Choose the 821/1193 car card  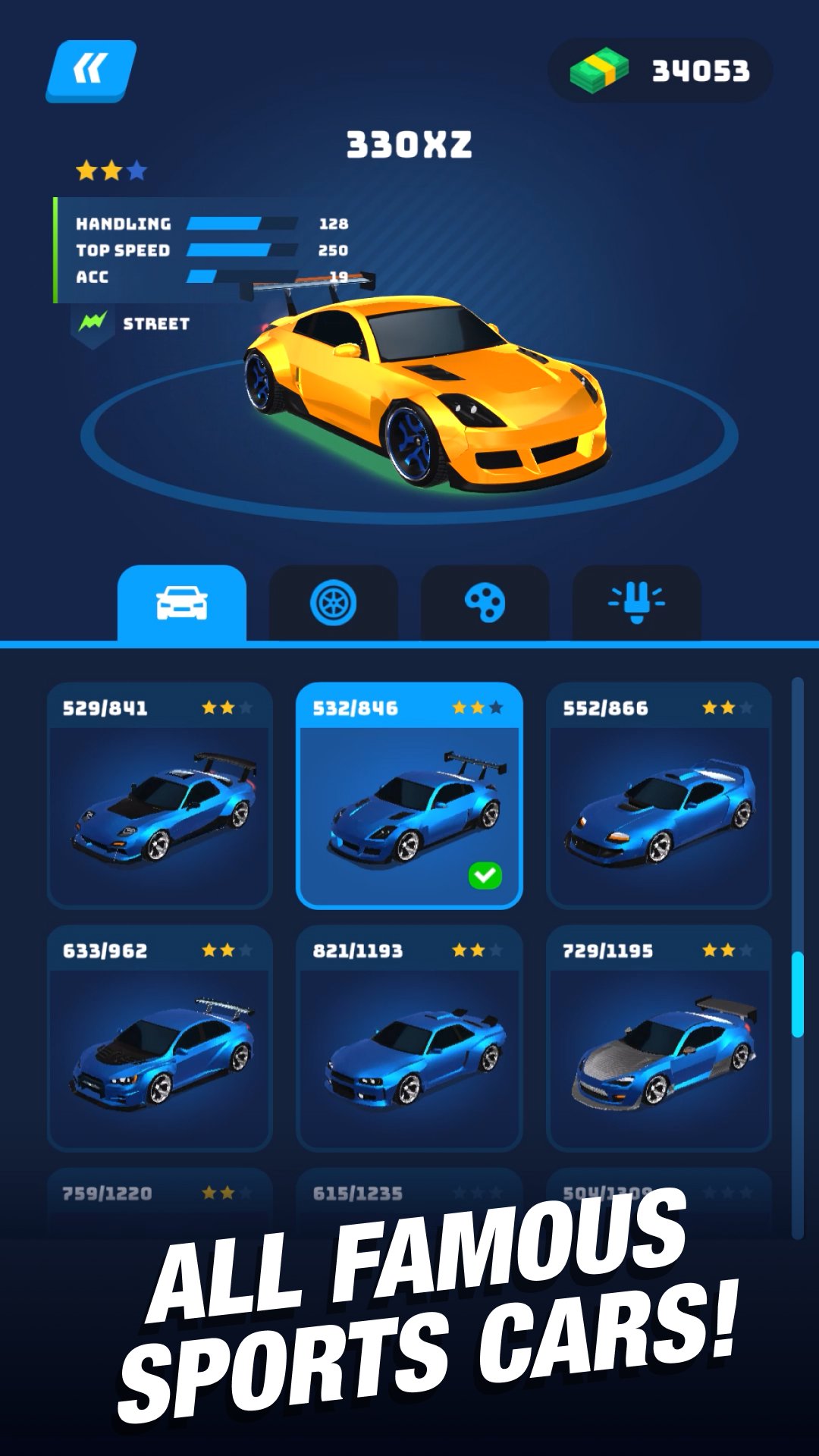pos(409,1039)
